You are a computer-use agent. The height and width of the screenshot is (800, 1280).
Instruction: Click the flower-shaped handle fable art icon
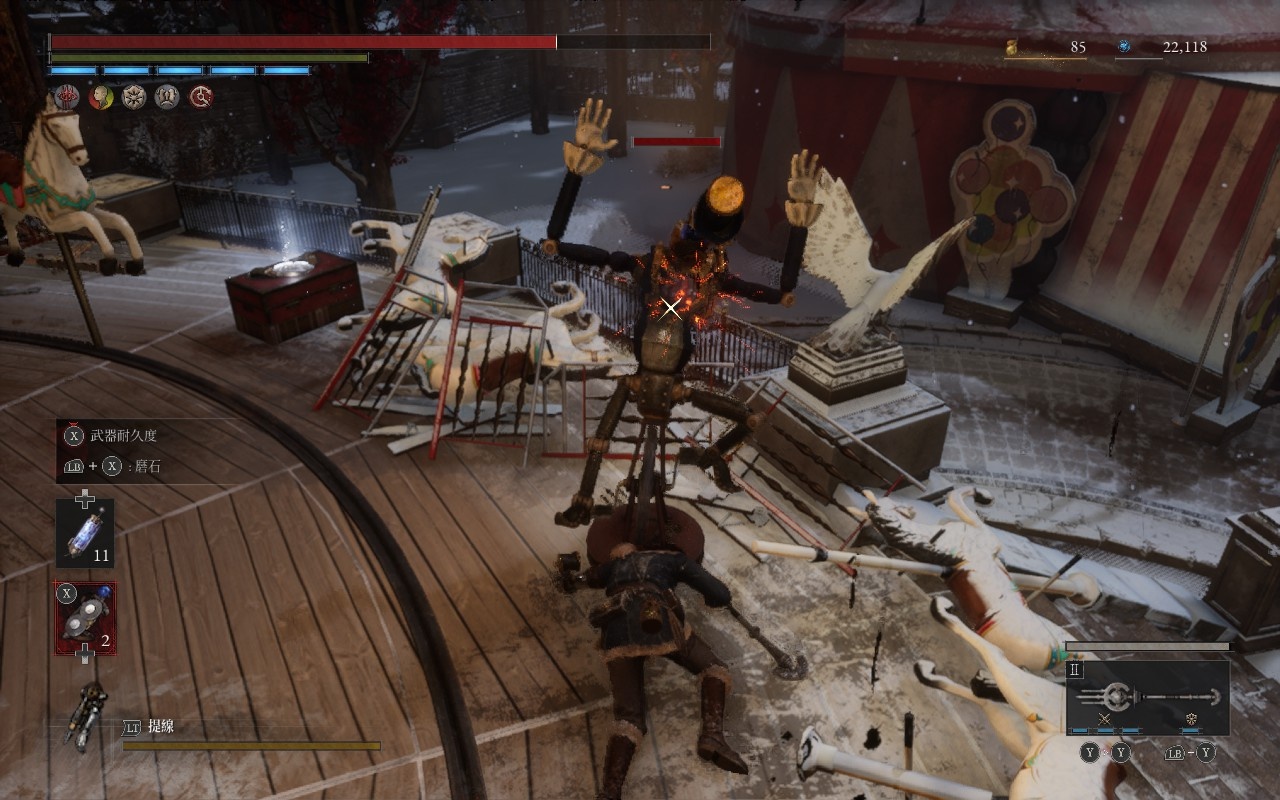(1191, 719)
